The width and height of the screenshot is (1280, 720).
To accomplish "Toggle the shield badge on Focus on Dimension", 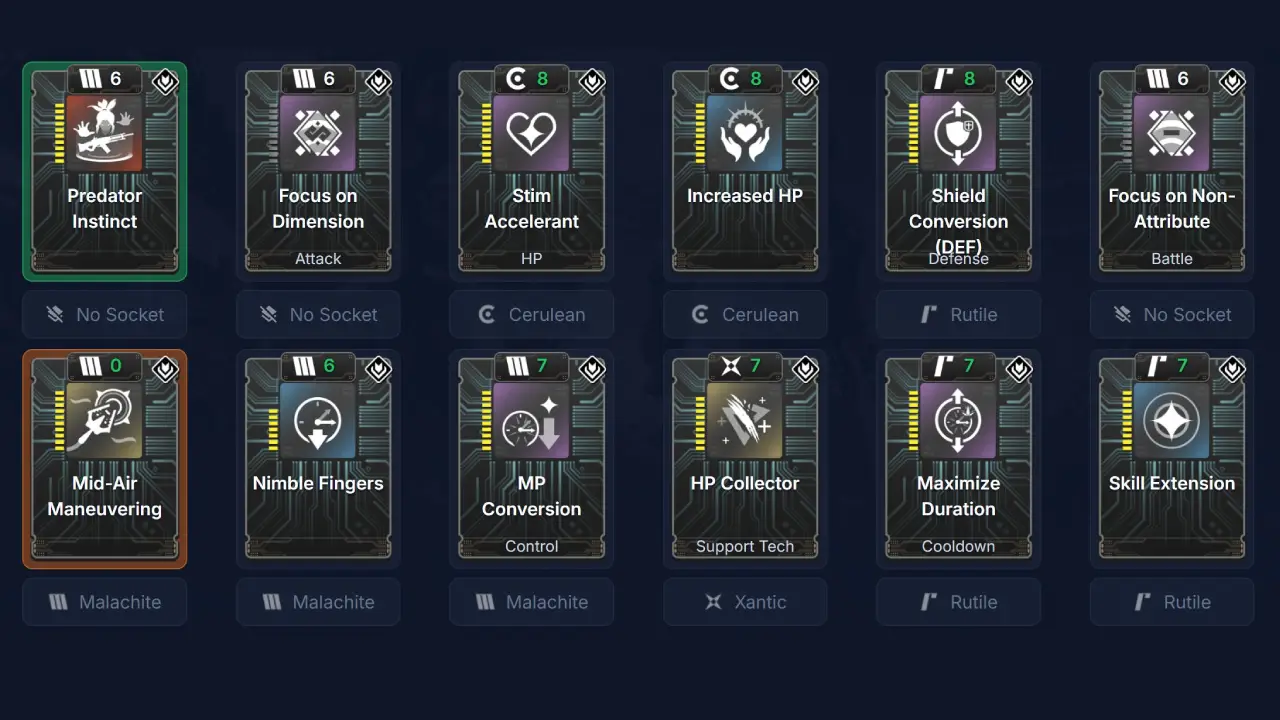I will 378,83.
